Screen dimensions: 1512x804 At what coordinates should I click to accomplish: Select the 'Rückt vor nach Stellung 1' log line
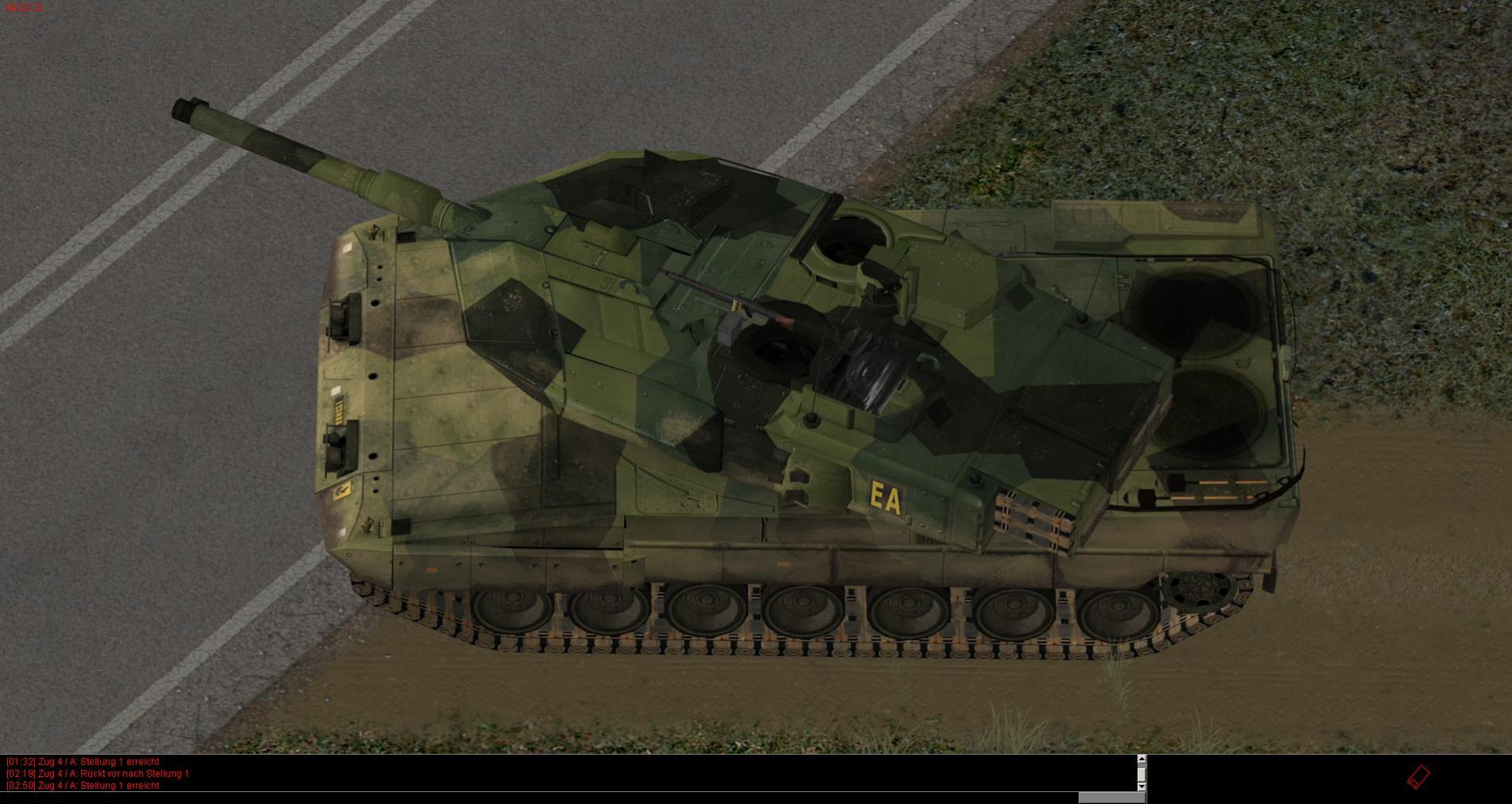pyautogui.click(x=98, y=774)
